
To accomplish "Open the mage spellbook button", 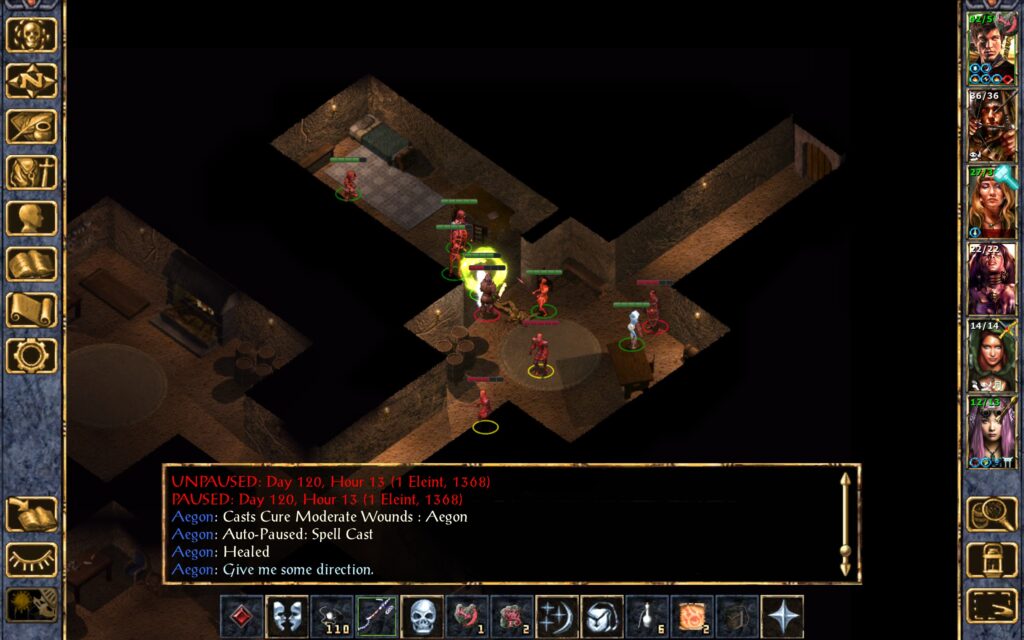I will click(x=31, y=265).
